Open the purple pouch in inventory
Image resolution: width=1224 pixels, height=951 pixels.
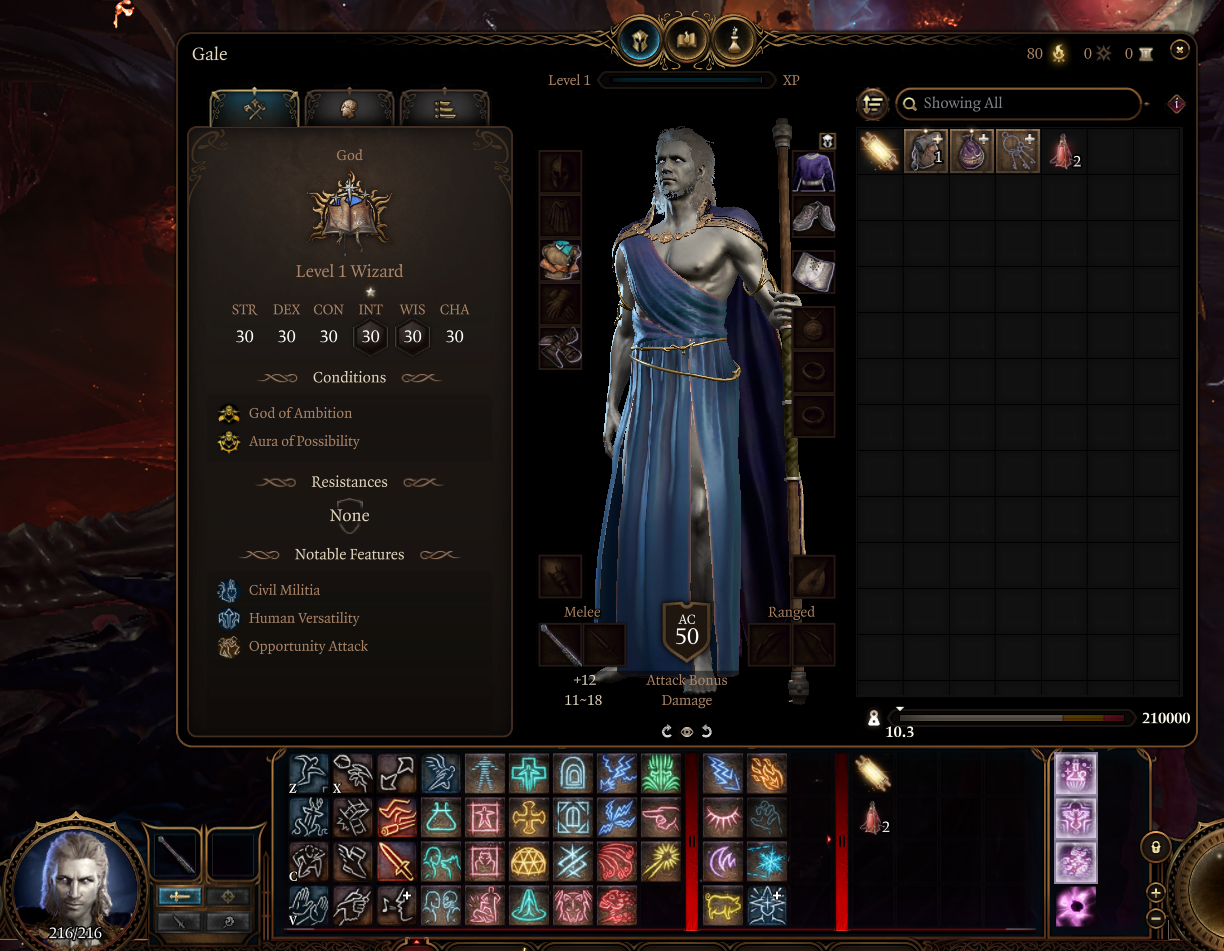(x=971, y=152)
